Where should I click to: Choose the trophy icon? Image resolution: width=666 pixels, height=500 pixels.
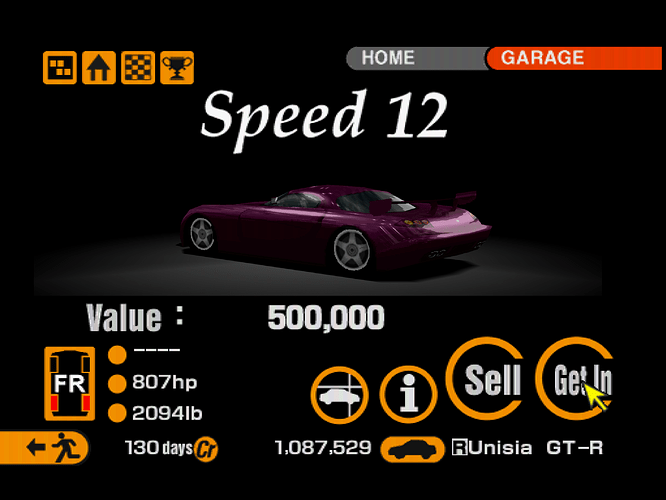(x=177, y=68)
